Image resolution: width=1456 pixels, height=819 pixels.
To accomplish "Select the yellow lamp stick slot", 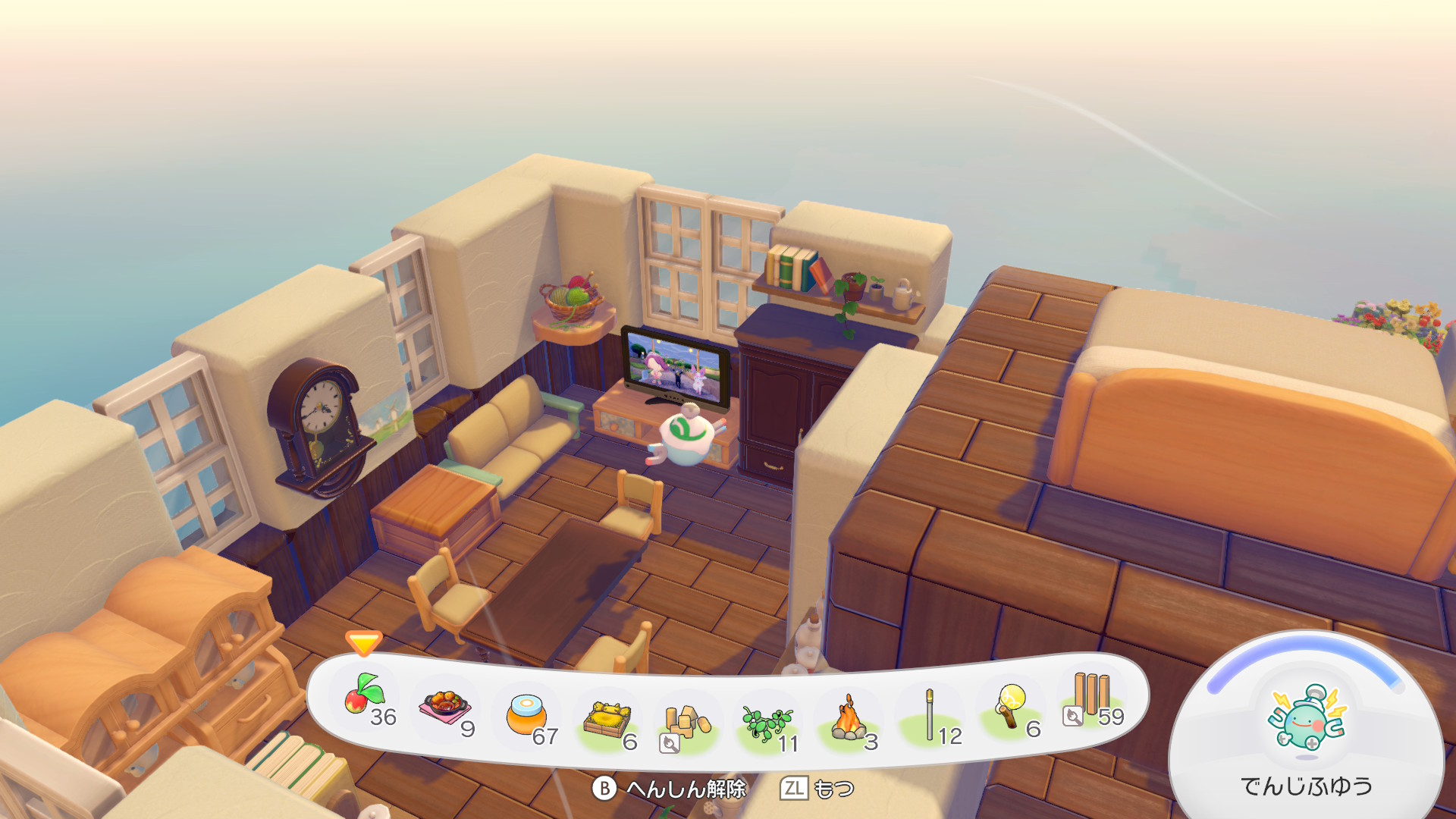I will pos(1012,708).
